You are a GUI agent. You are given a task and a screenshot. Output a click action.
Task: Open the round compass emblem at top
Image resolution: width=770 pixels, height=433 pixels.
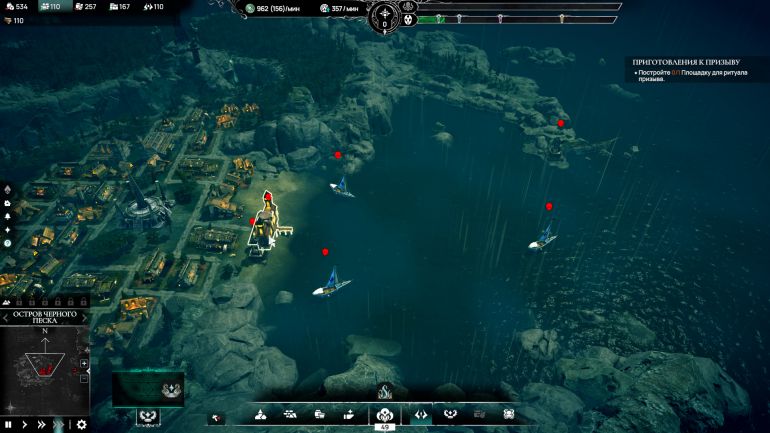(385, 14)
